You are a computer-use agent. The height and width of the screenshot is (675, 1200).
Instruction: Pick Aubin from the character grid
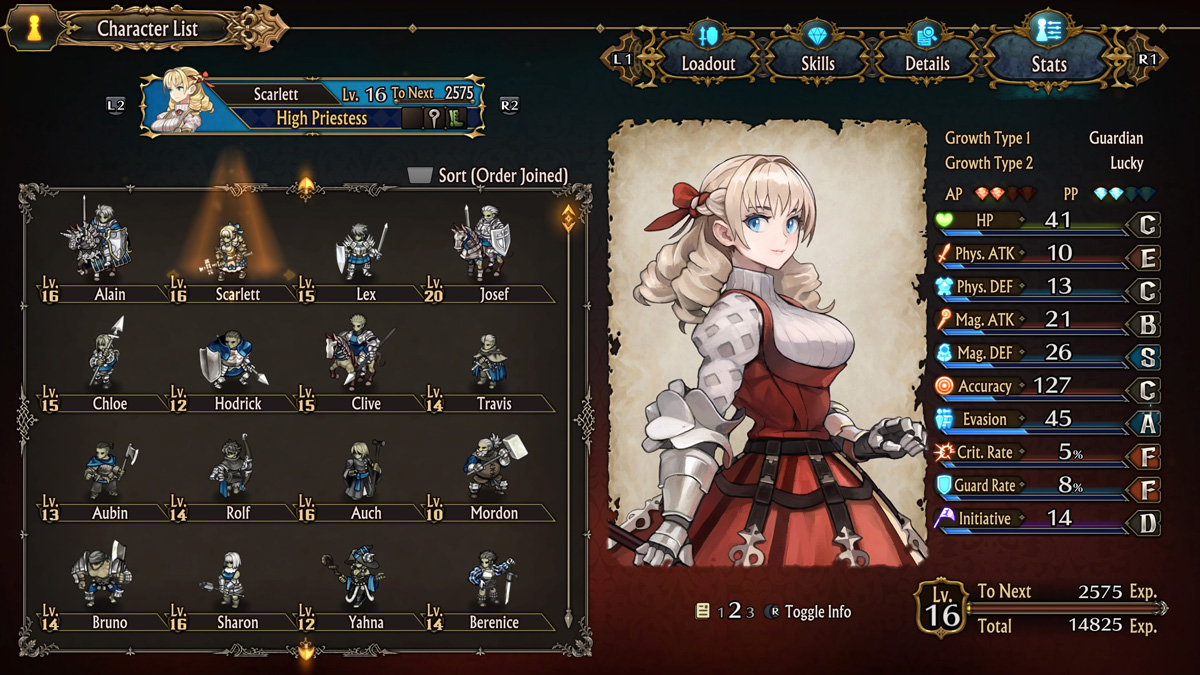pos(105,470)
